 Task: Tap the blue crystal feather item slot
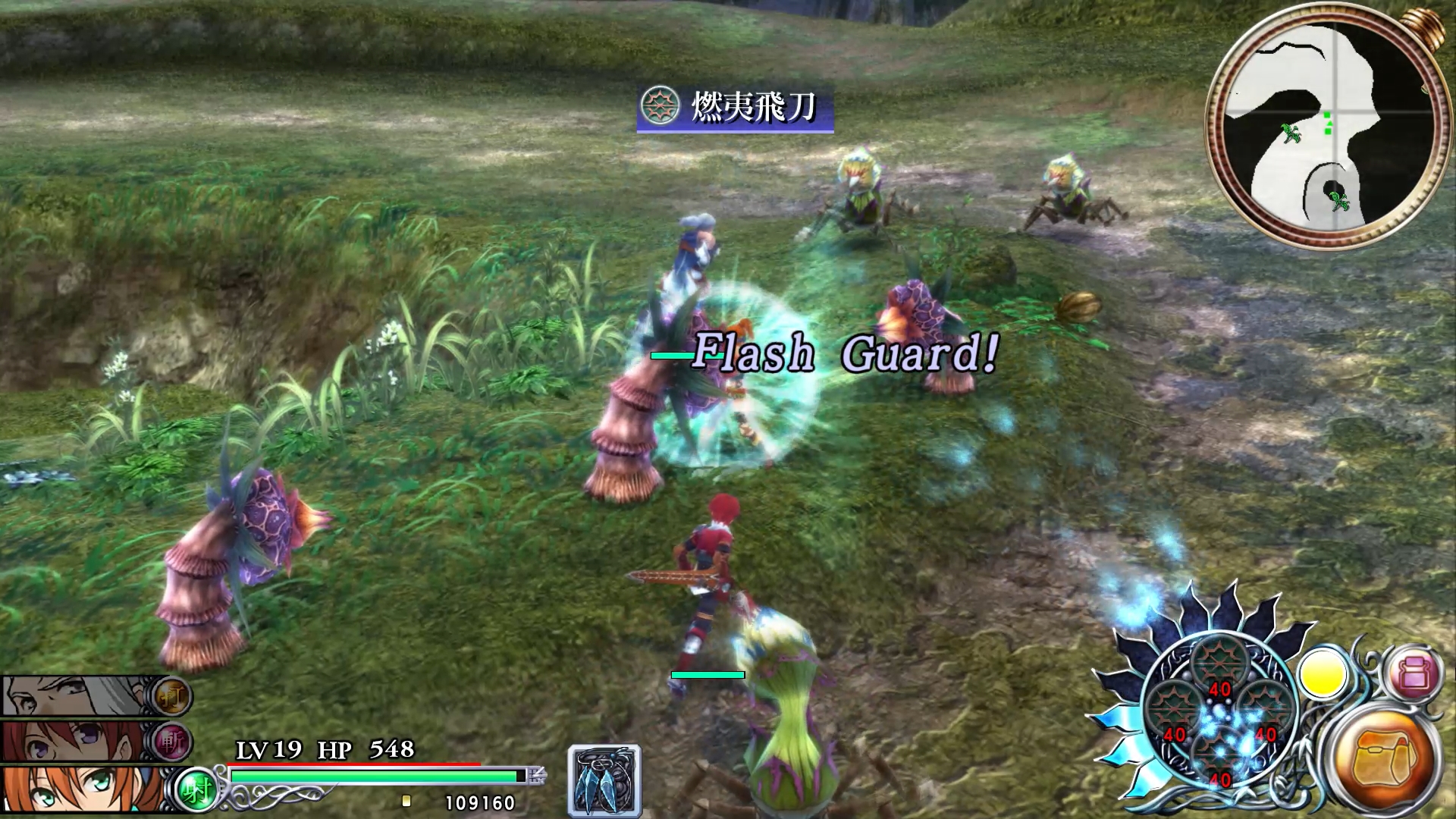tap(604, 781)
